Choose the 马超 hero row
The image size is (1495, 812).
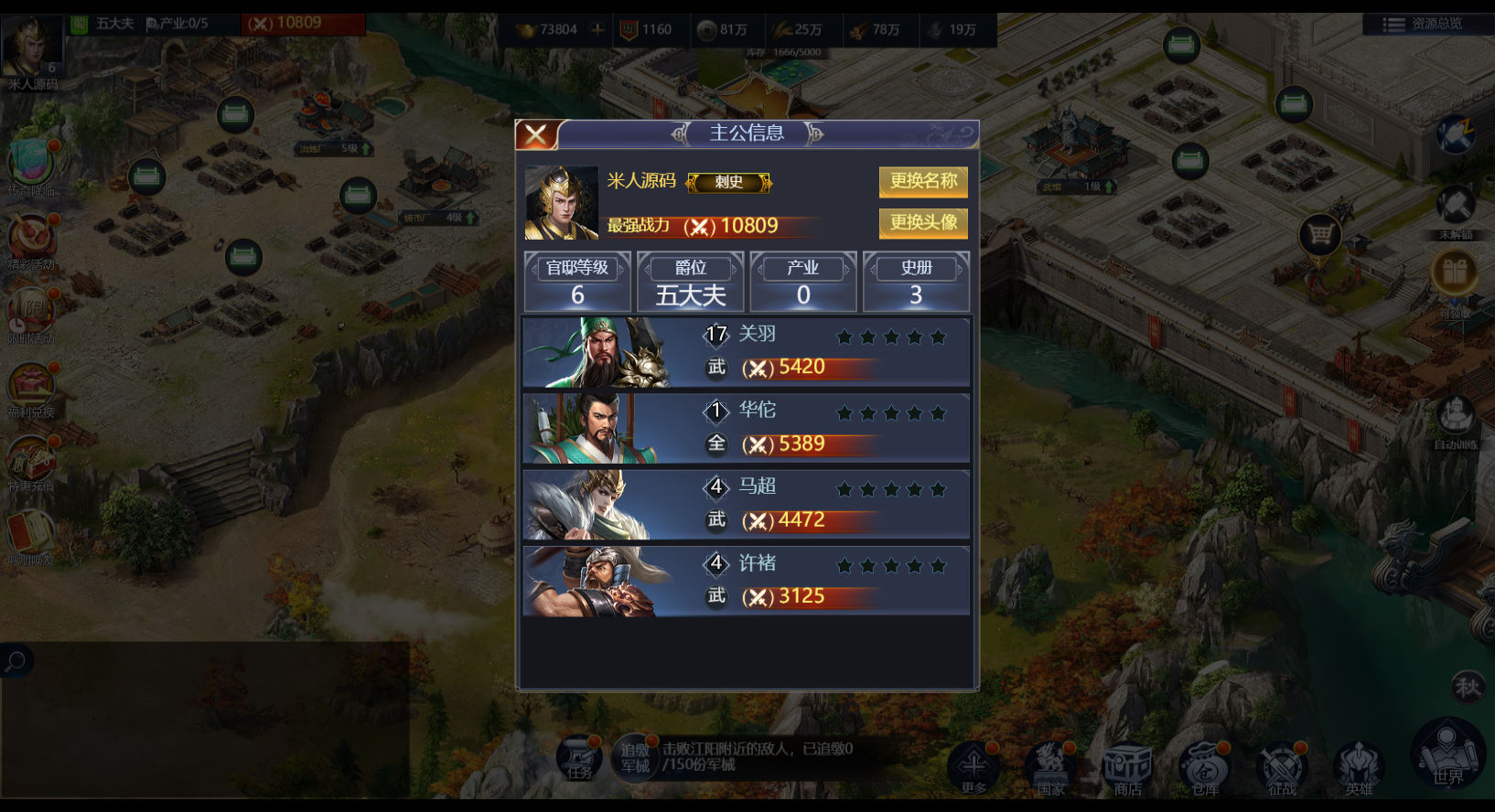point(746,505)
